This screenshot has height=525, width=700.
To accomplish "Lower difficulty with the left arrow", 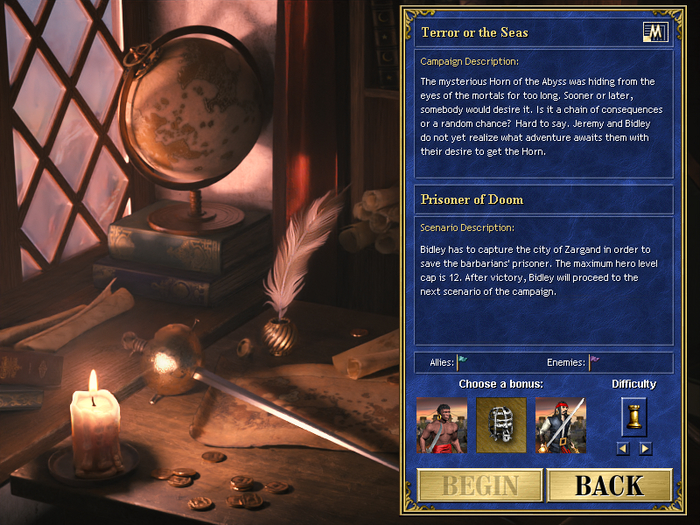I will click(623, 448).
